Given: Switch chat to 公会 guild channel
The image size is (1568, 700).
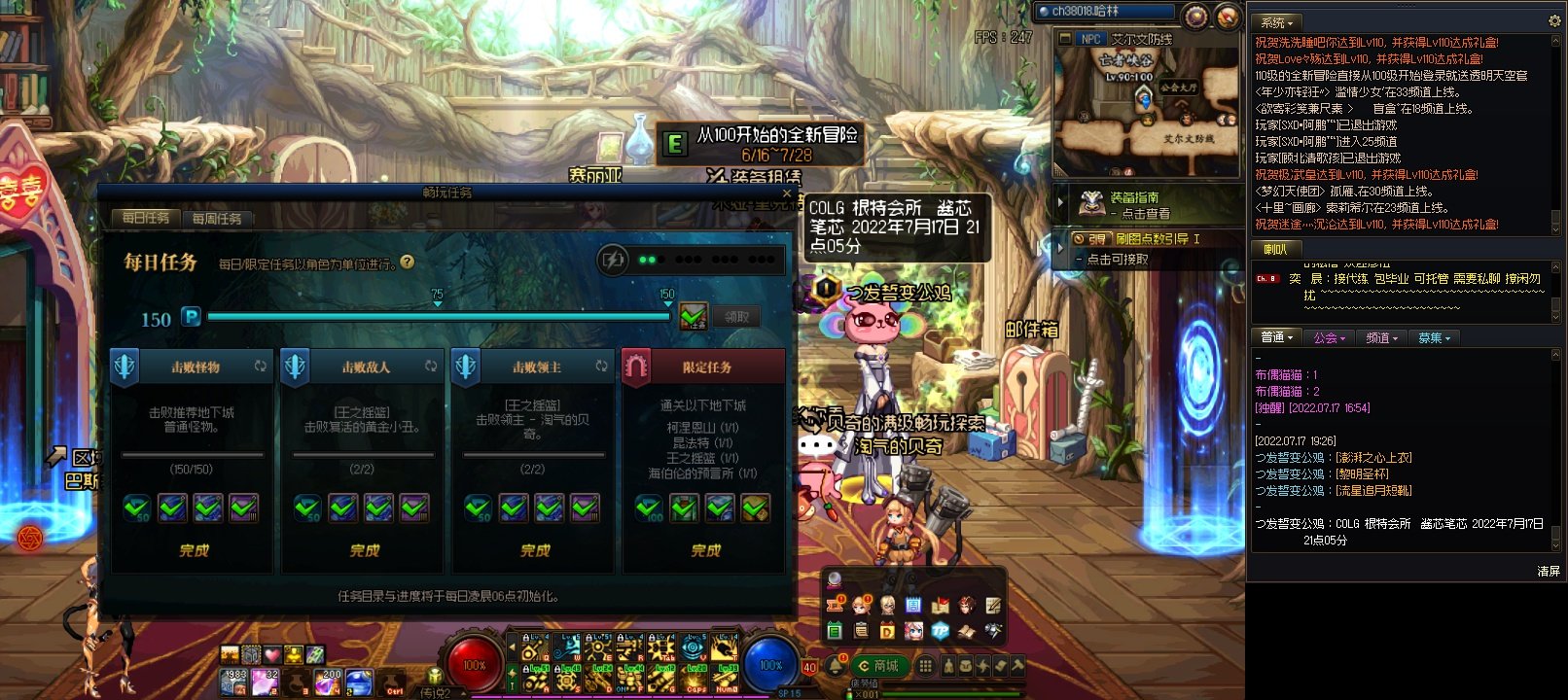Looking at the screenshot, I should tap(1329, 338).
